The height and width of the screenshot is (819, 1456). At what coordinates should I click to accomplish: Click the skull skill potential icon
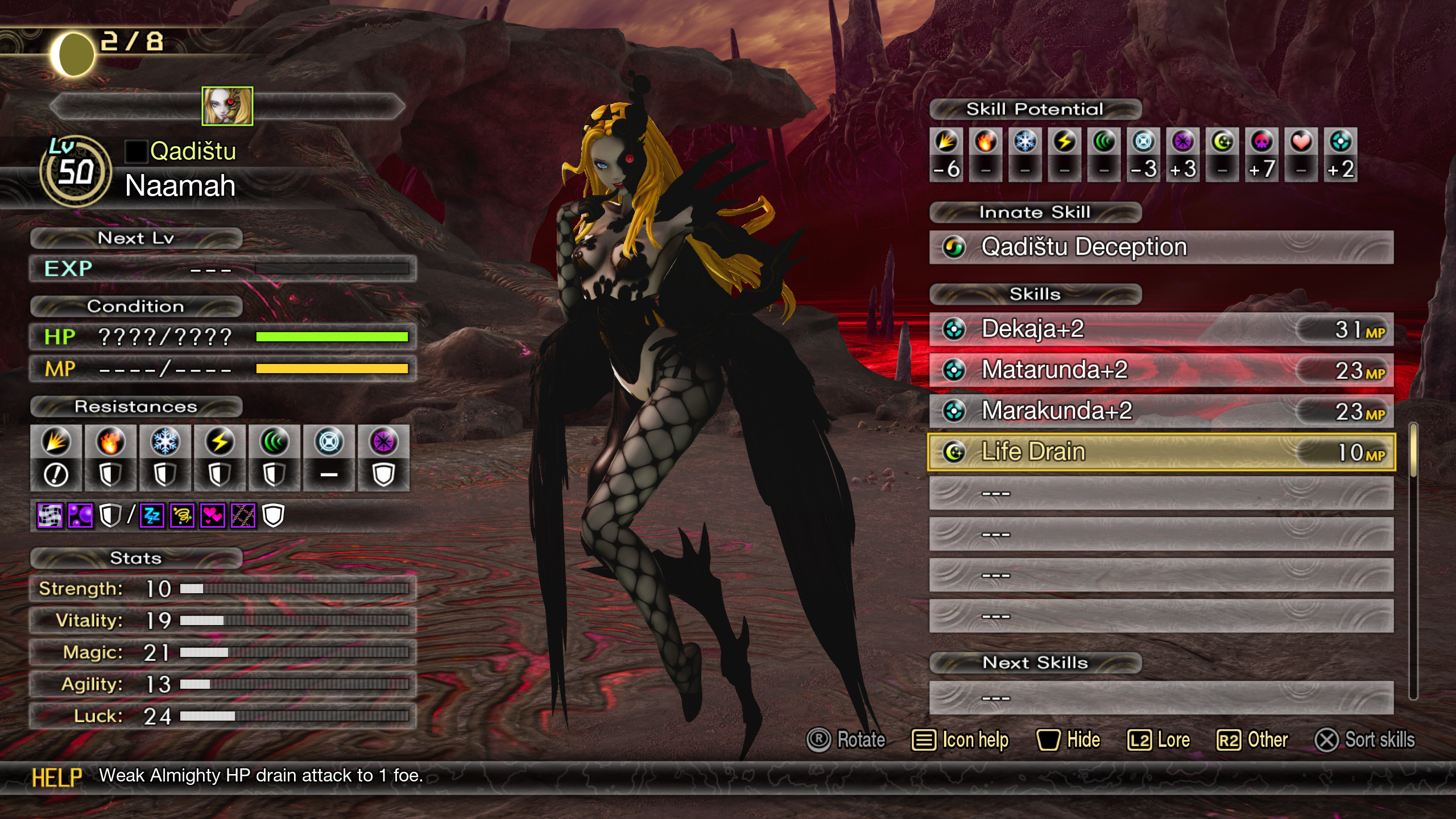click(1261, 142)
